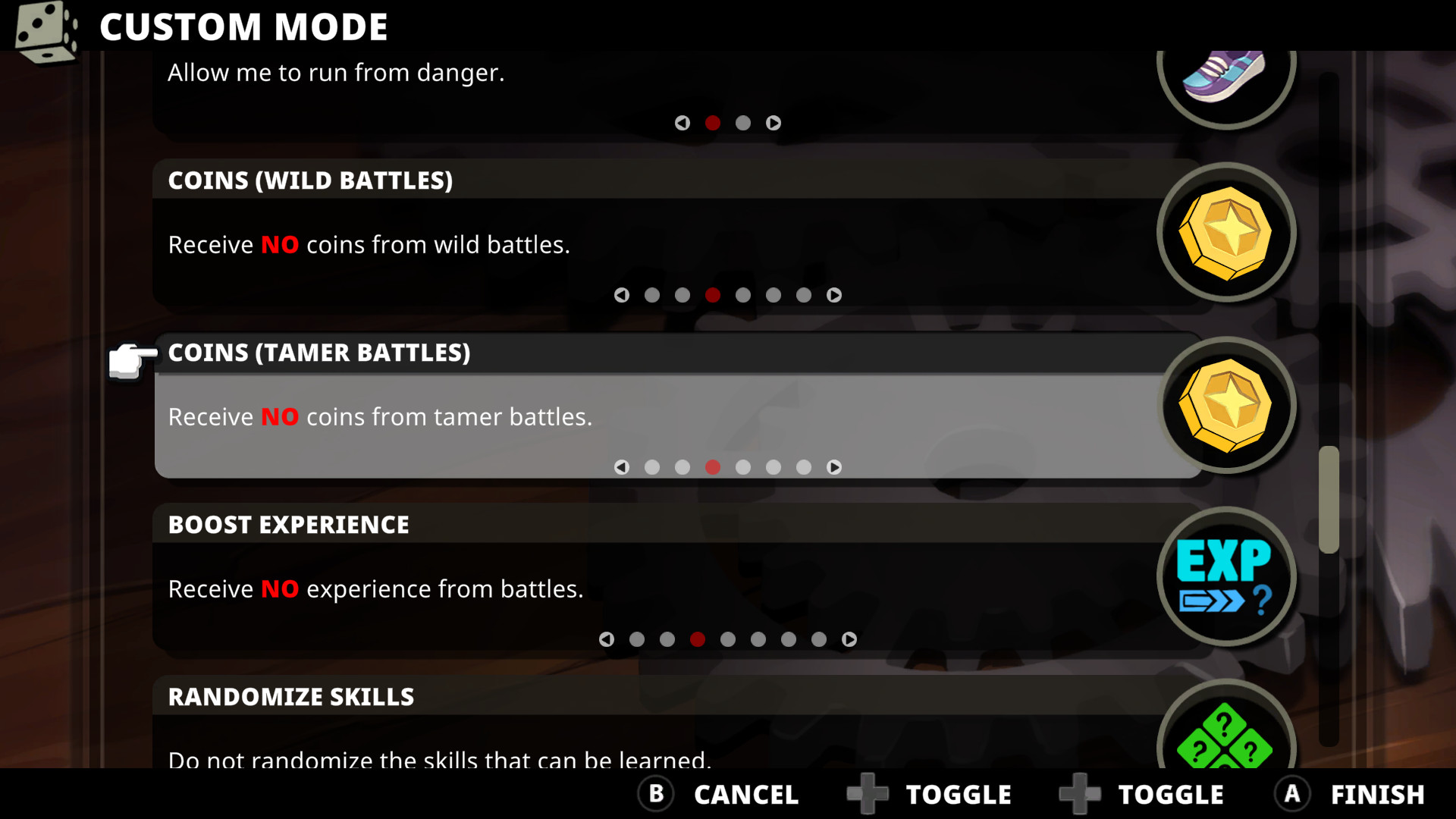Click the Coins (Tamer Battles) coin icon
The width and height of the screenshot is (1456, 819).
[1225, 406]
